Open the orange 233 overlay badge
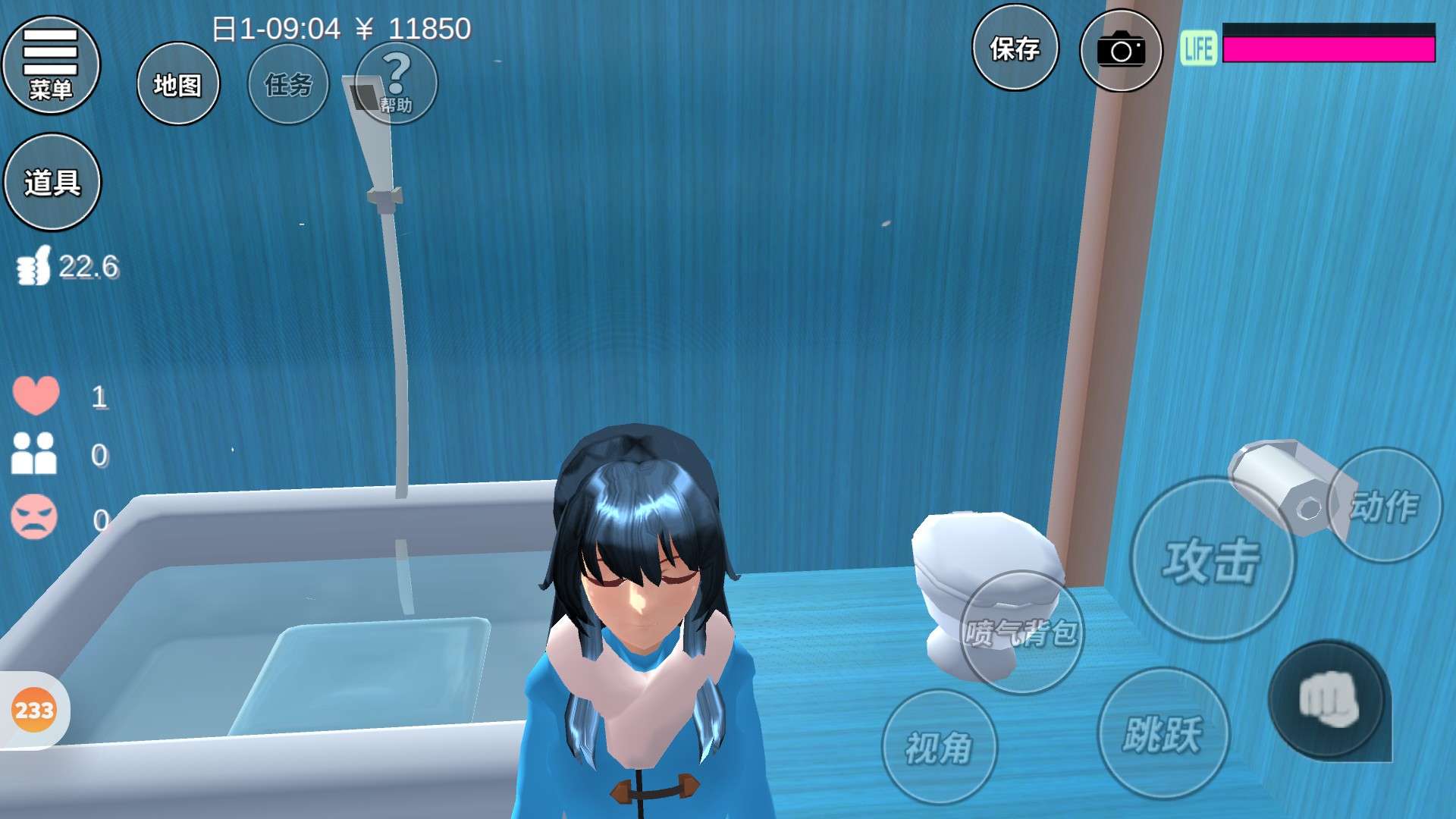 (34, 711)
